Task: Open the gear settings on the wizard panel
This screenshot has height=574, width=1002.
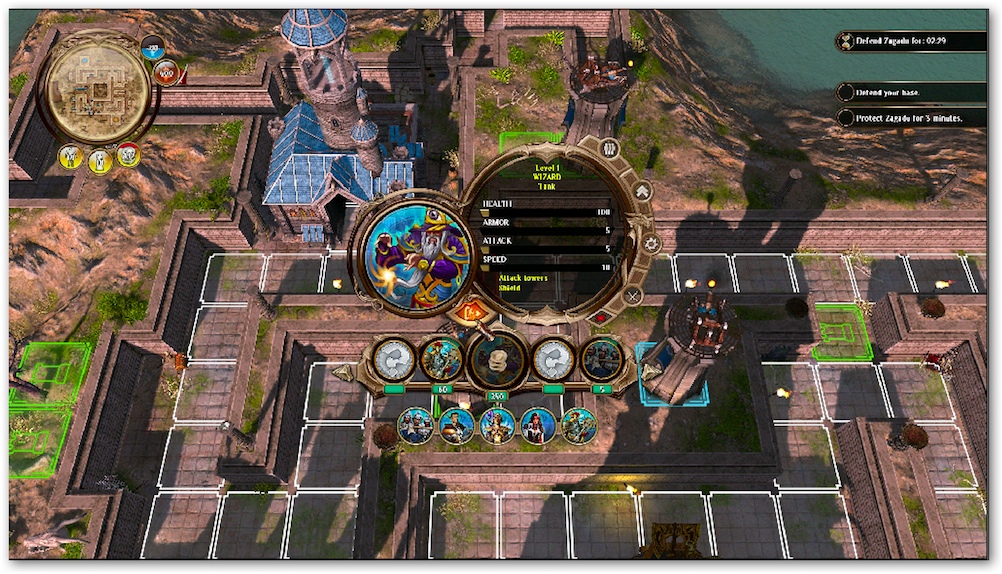Action: pos(651,243)
